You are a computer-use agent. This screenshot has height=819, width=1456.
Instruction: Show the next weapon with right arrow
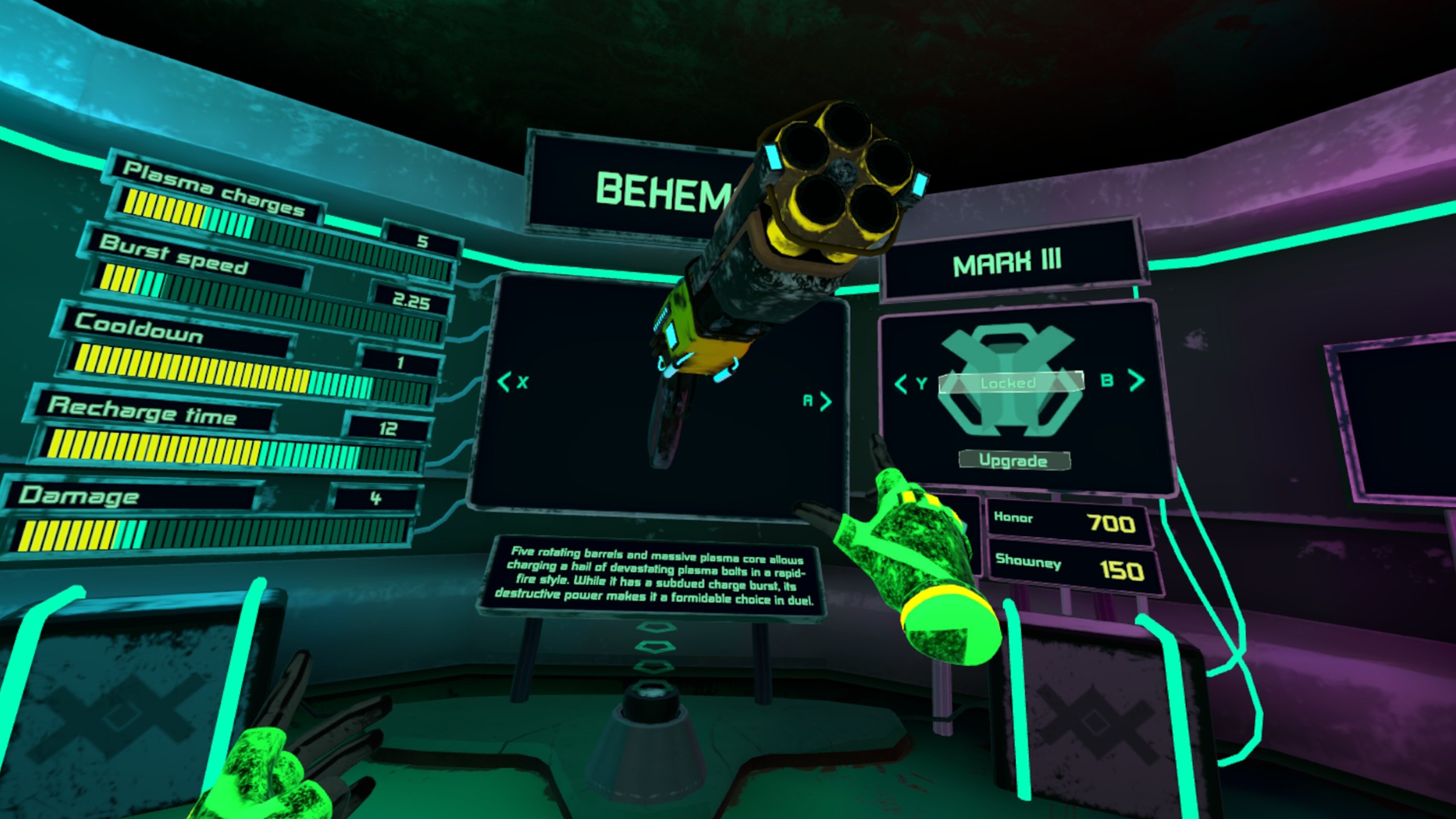pos(825,402)
